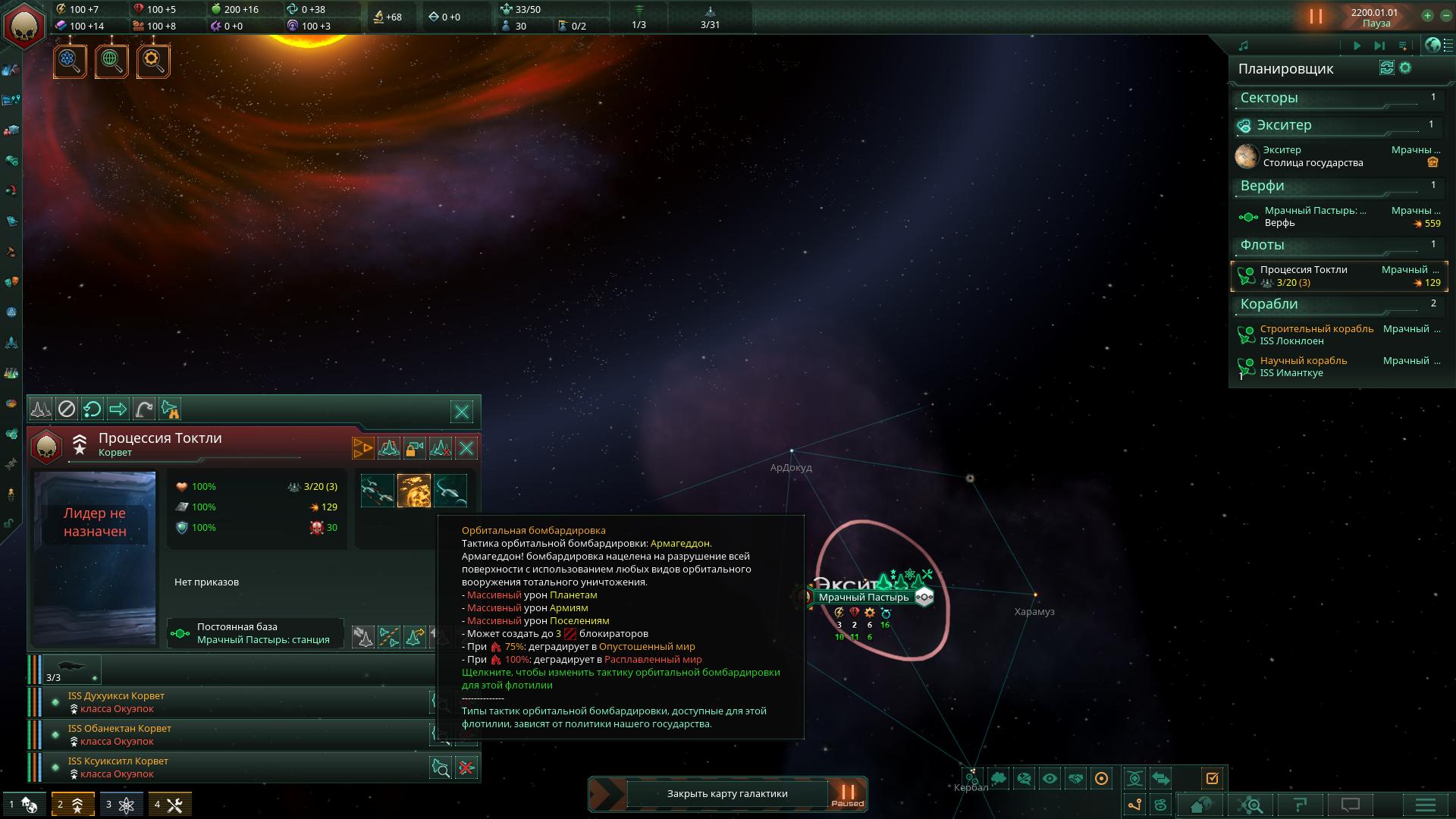
Task: Select the Процессия Токтли fleet in the outliner
Action: [1338, 276]
